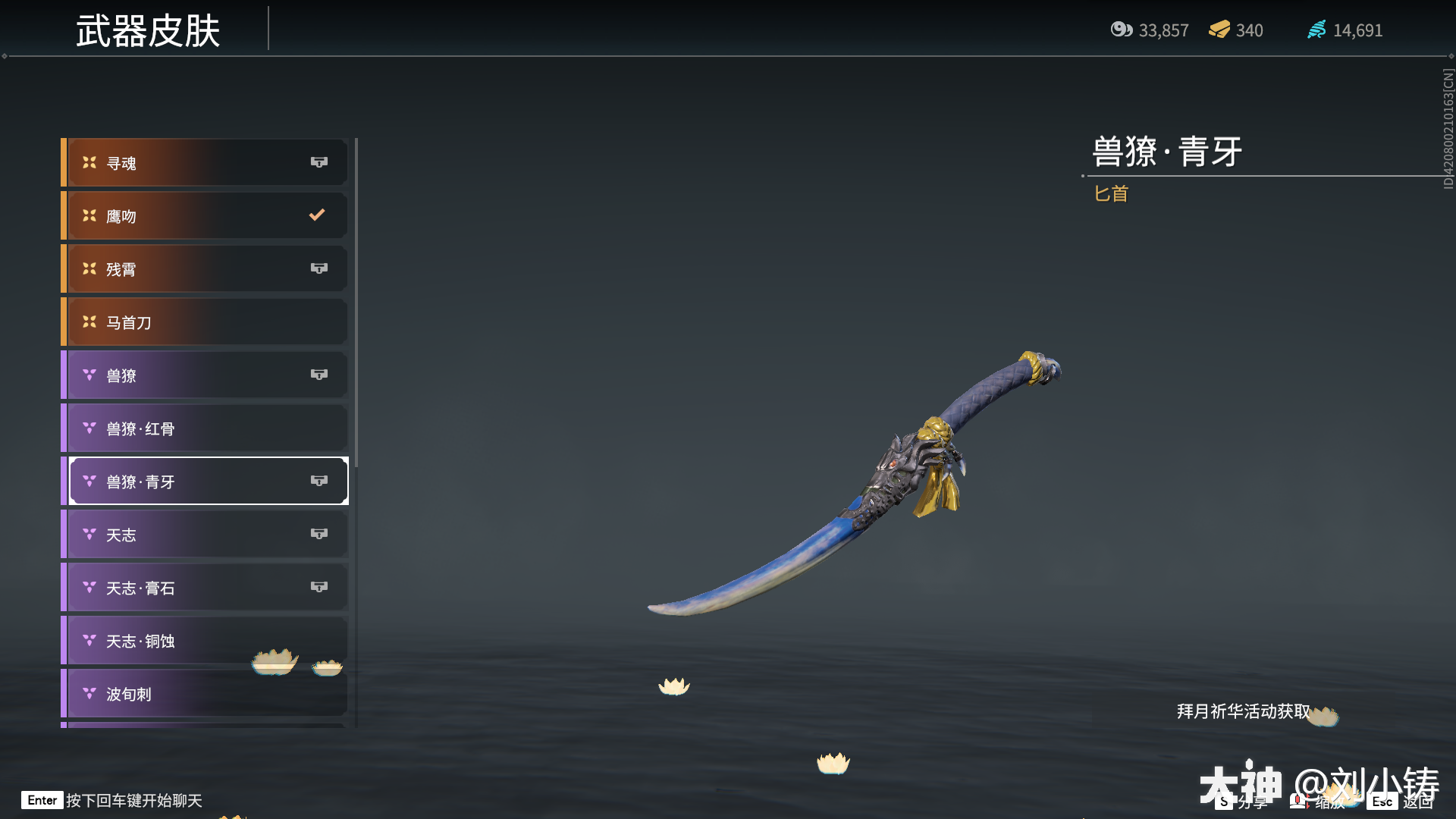Select the 寻魂 weapon skin
This screenshot has width=1456, height=819.
205,163
